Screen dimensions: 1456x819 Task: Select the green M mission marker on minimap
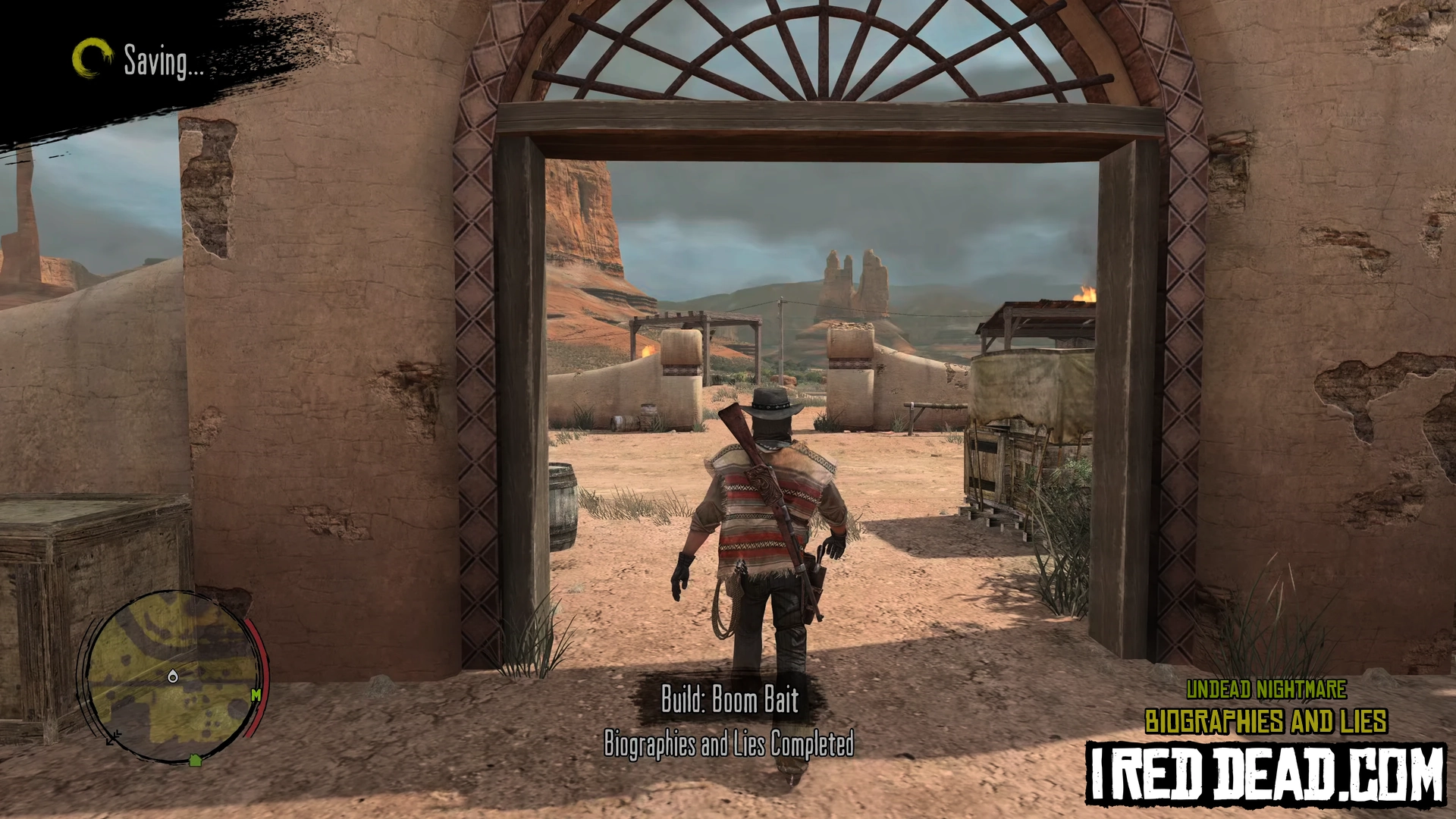tap(256, 695)
